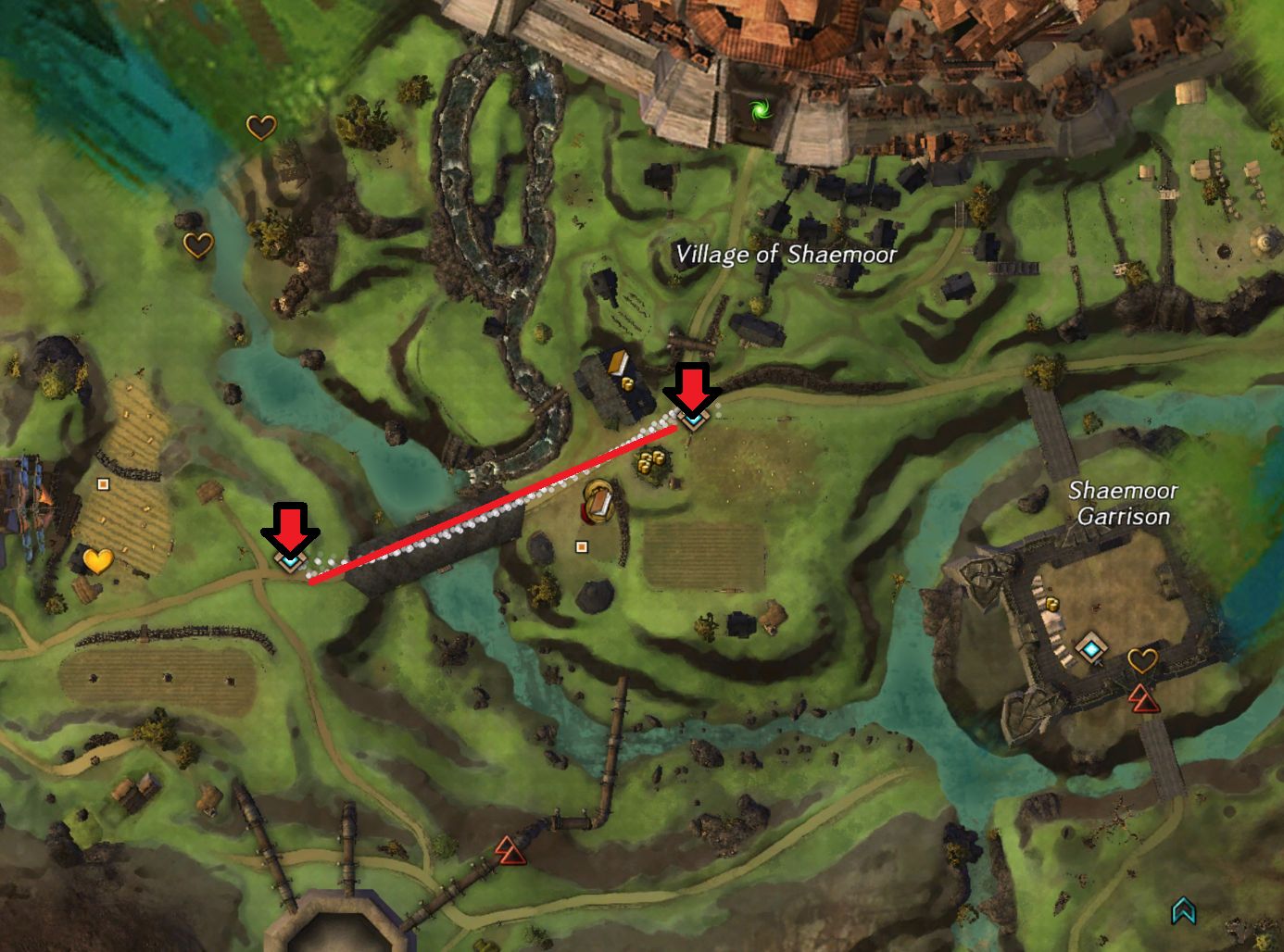1284x952 pixels.
Task: Choose the waypoint west of the covered bridge
Action: click(292, 561)
